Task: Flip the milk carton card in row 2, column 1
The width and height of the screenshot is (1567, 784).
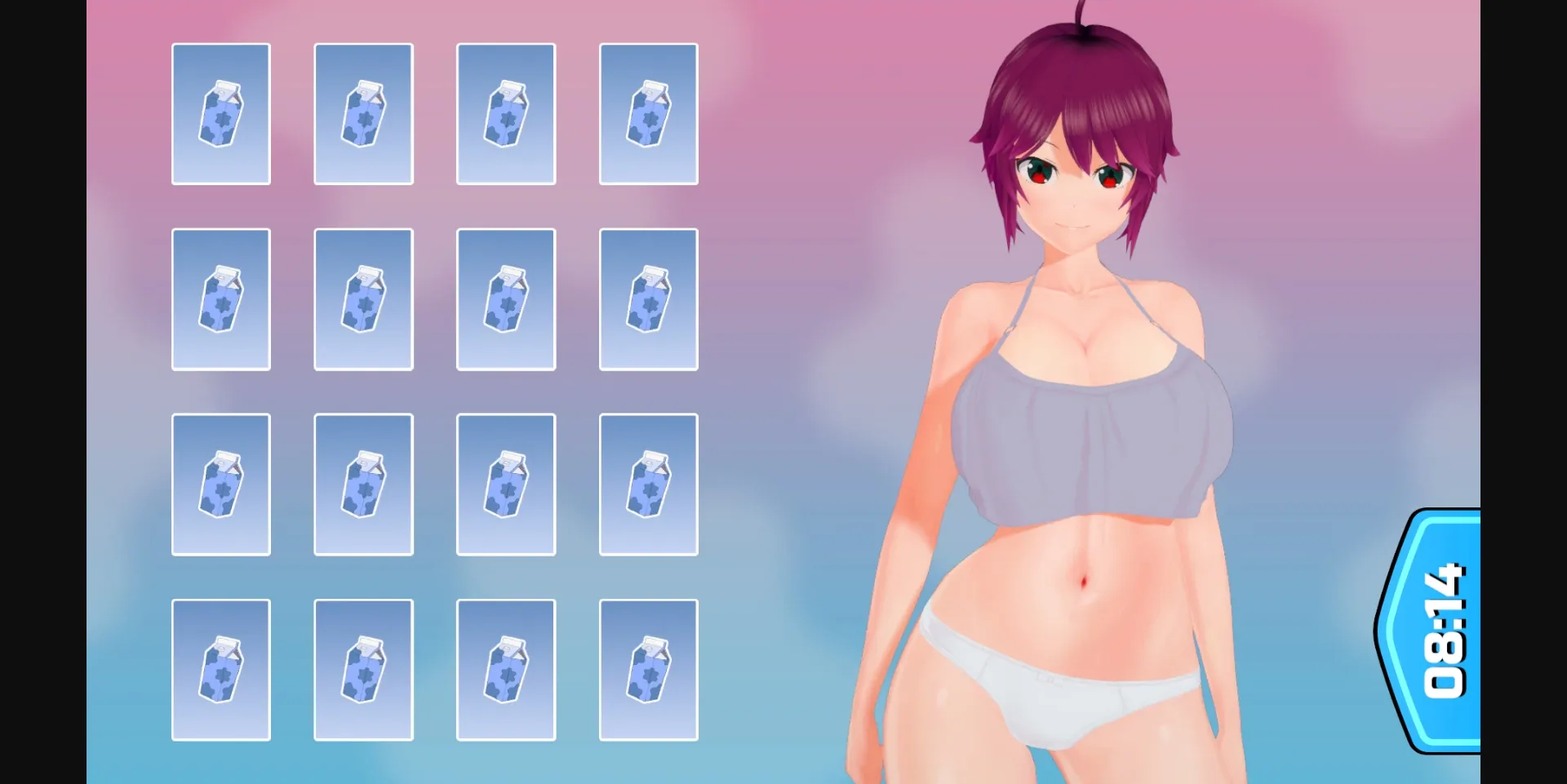Action: coord(221,299)
